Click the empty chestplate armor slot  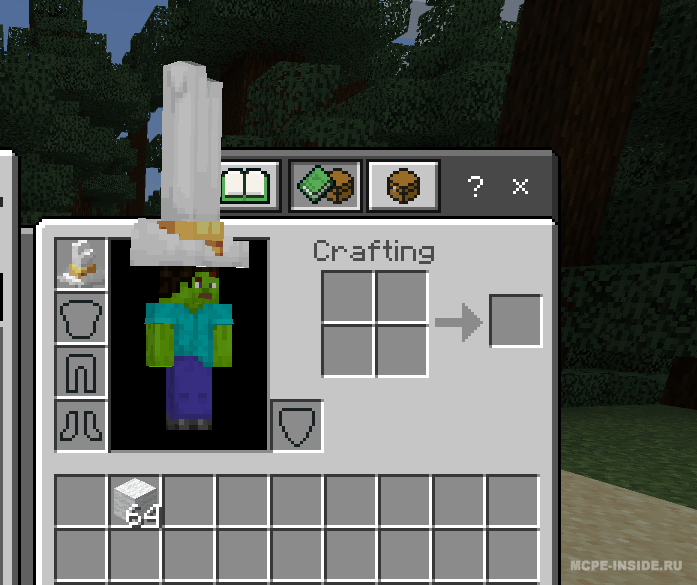coord(81,319)
